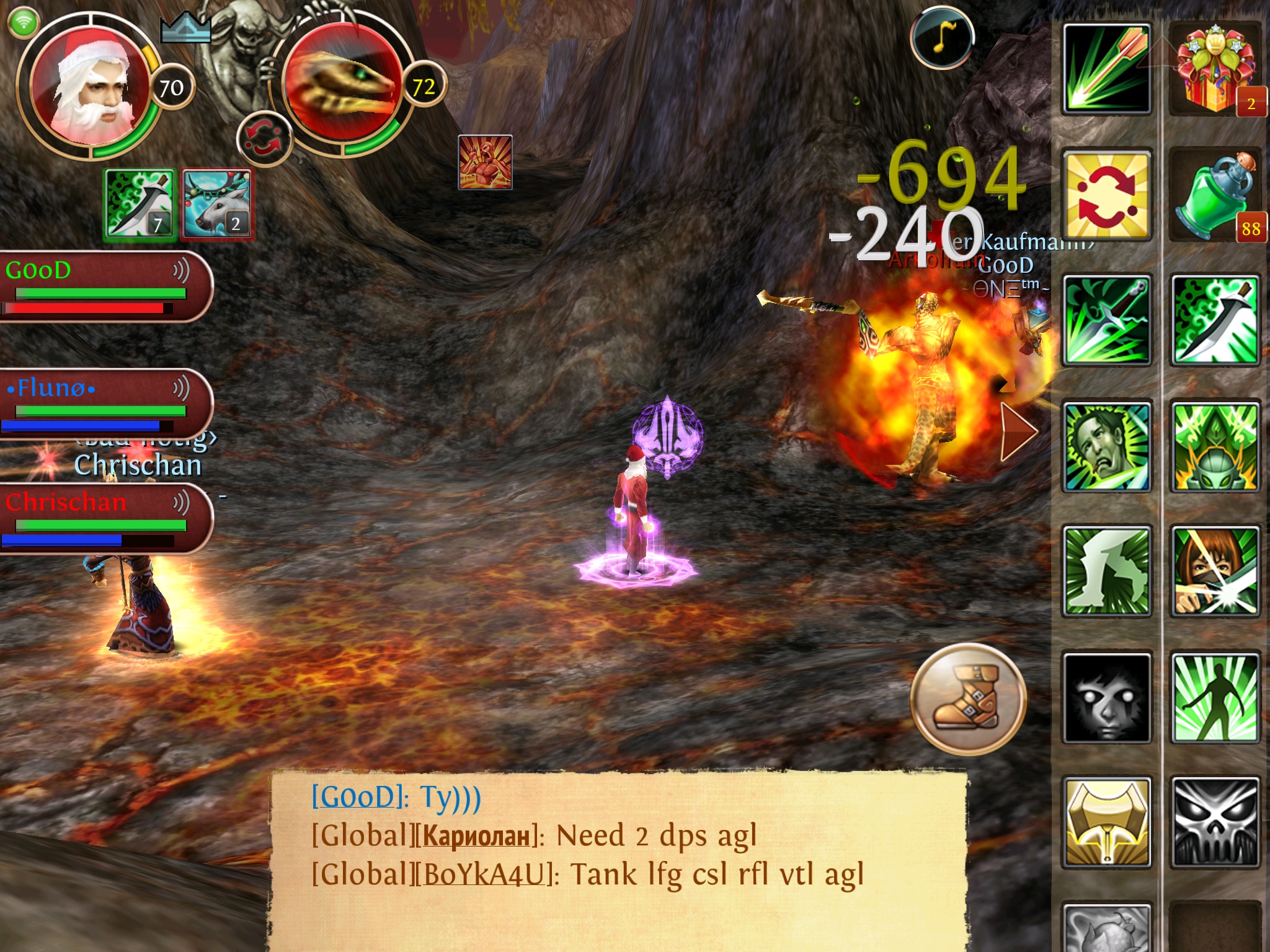Use the golden axe skill
The image size is (1270, 952).
pyautogui.click(x=1107, y=822)
